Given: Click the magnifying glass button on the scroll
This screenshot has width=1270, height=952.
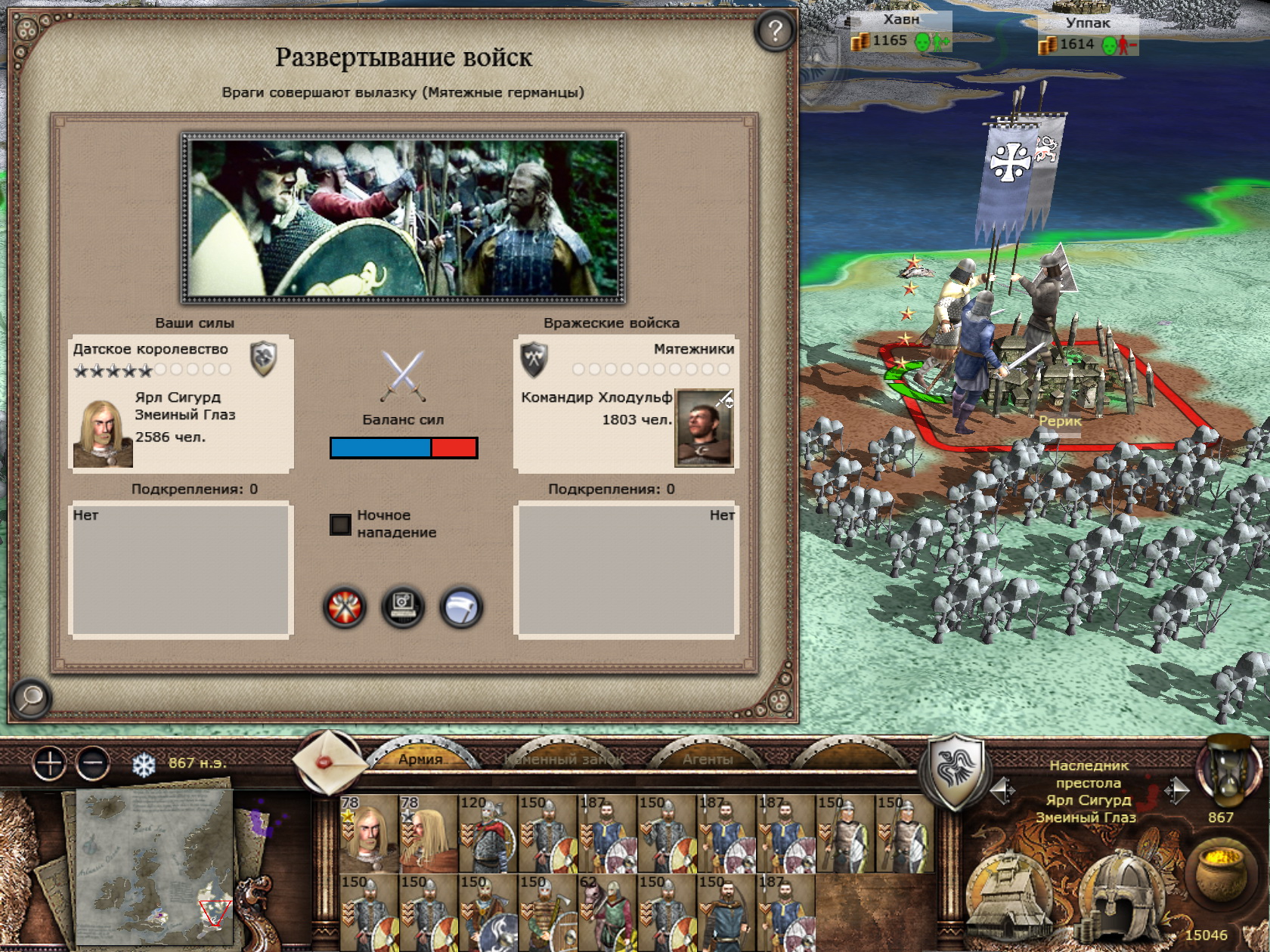Looking at the screenshot, I should point(31,698).
